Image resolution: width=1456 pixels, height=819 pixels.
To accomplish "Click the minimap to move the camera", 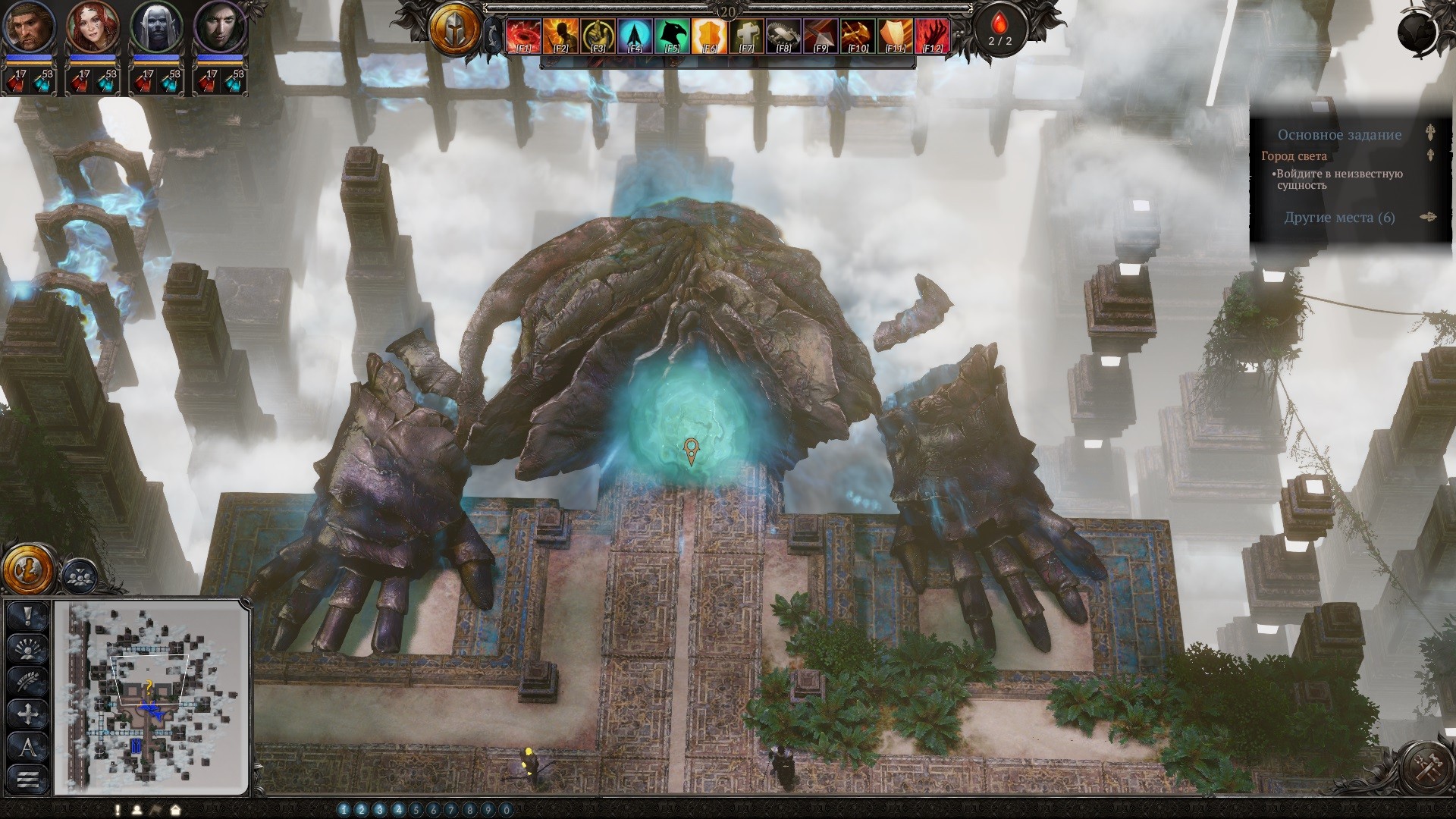I will [x=152, y=696].
